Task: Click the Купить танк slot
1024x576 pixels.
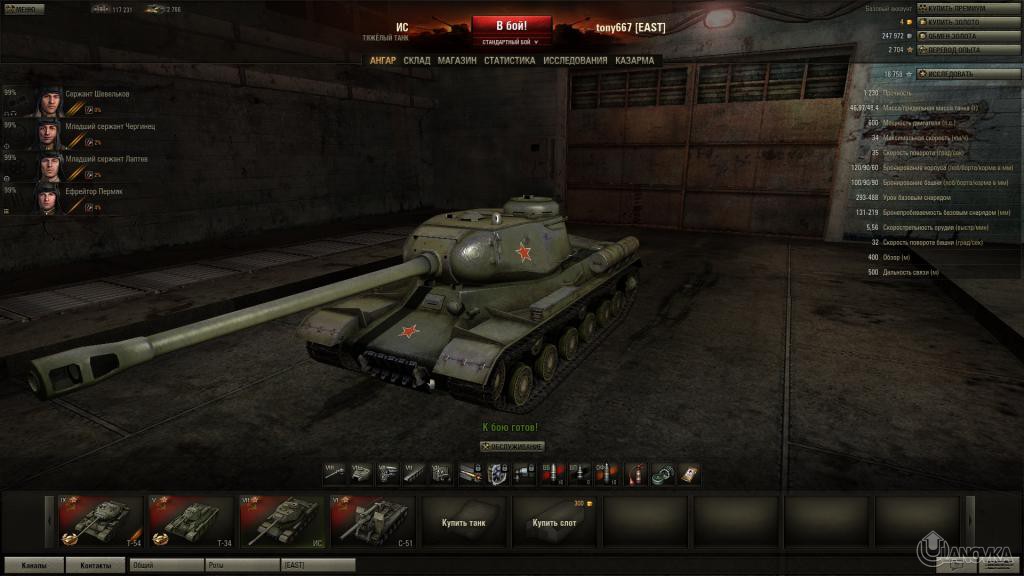Action: (464, 522)
